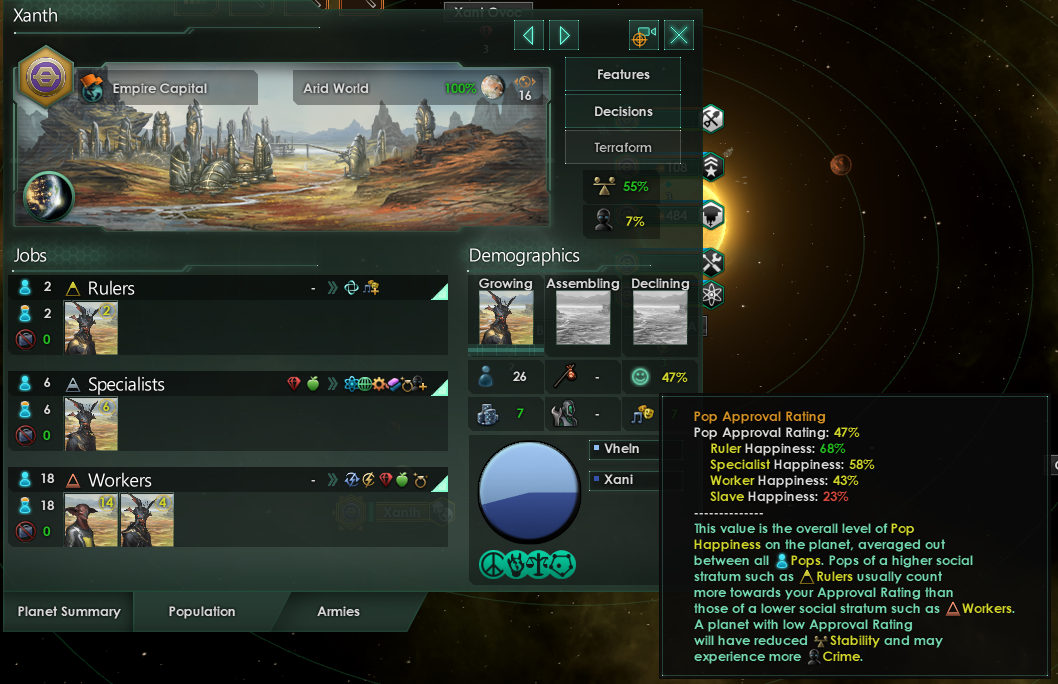Open the planet Features panel
This screenshot has height=684, width=1058.
point(623,75)
